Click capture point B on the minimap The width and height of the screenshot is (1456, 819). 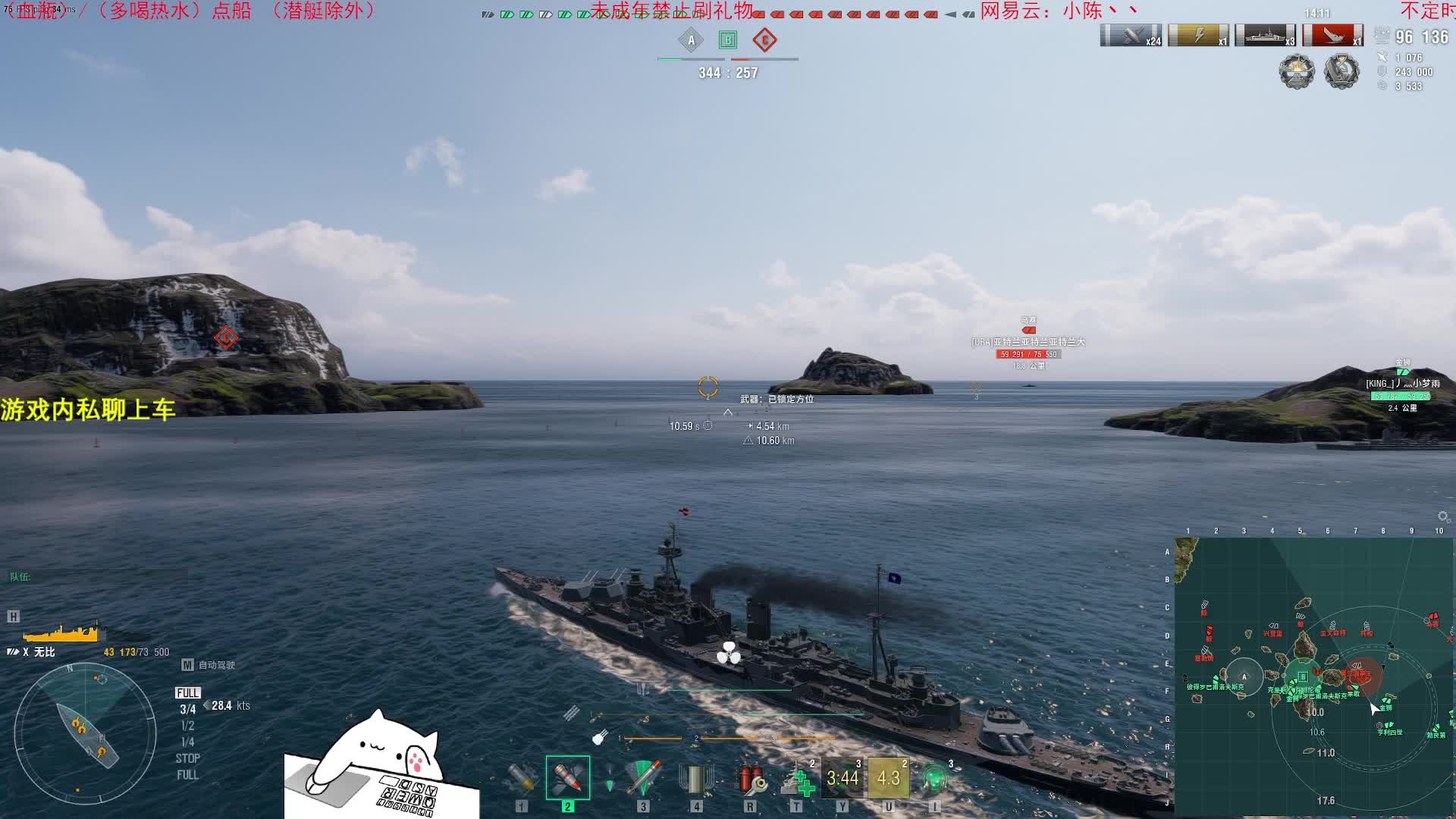[1303, 676]
